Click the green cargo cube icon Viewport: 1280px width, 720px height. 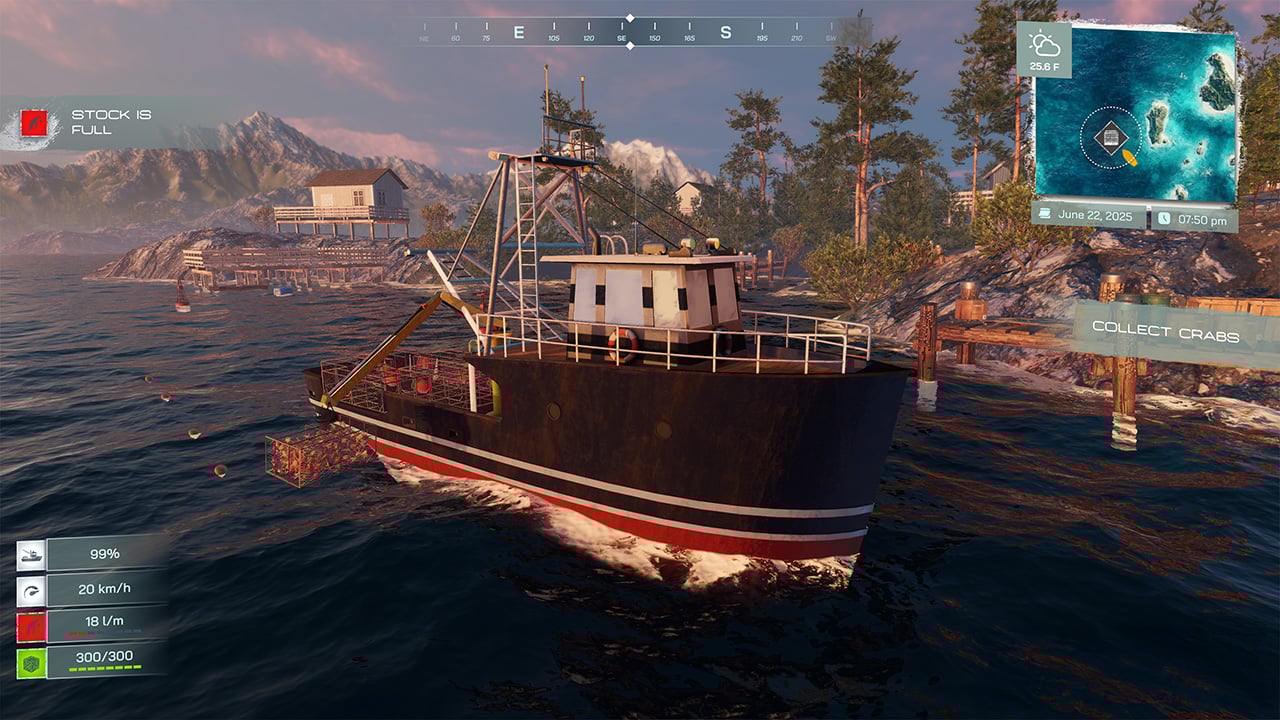32,661
